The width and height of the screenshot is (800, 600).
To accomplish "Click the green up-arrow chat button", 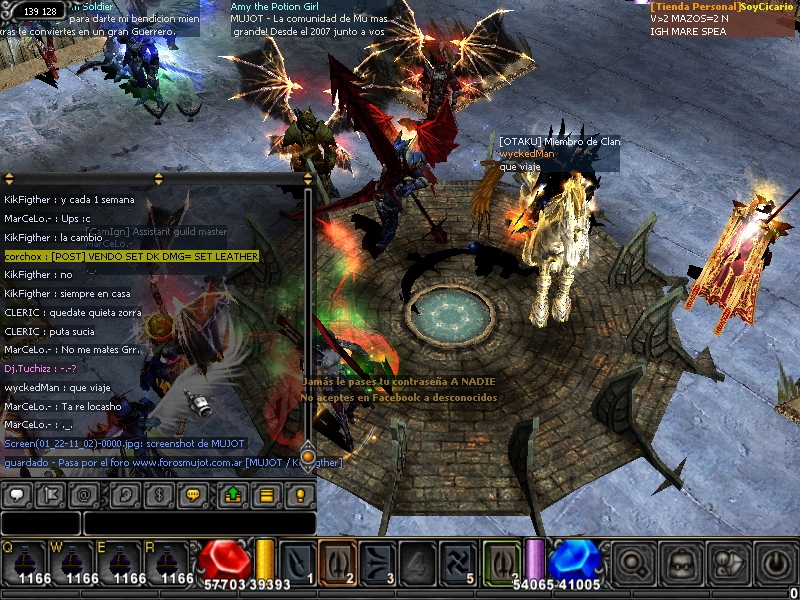I will click(x=232, y=495).
